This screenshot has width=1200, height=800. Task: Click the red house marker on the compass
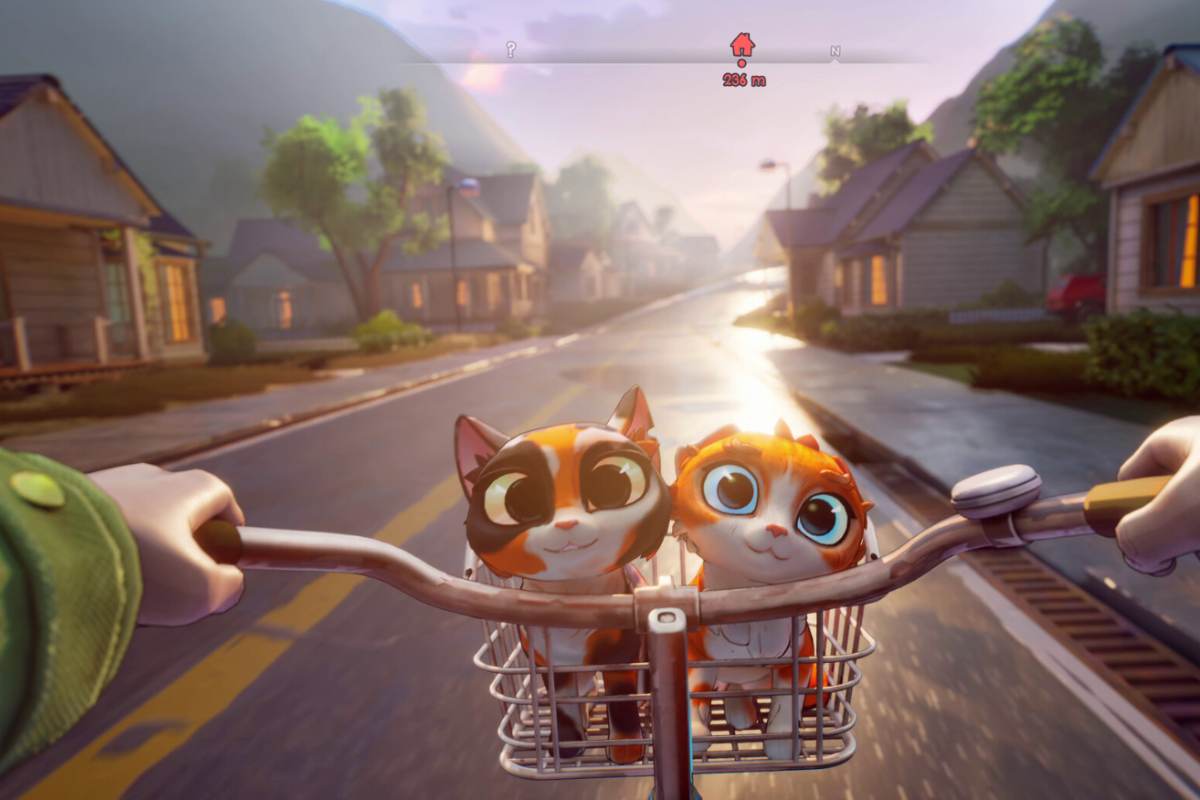pos(742,45)
